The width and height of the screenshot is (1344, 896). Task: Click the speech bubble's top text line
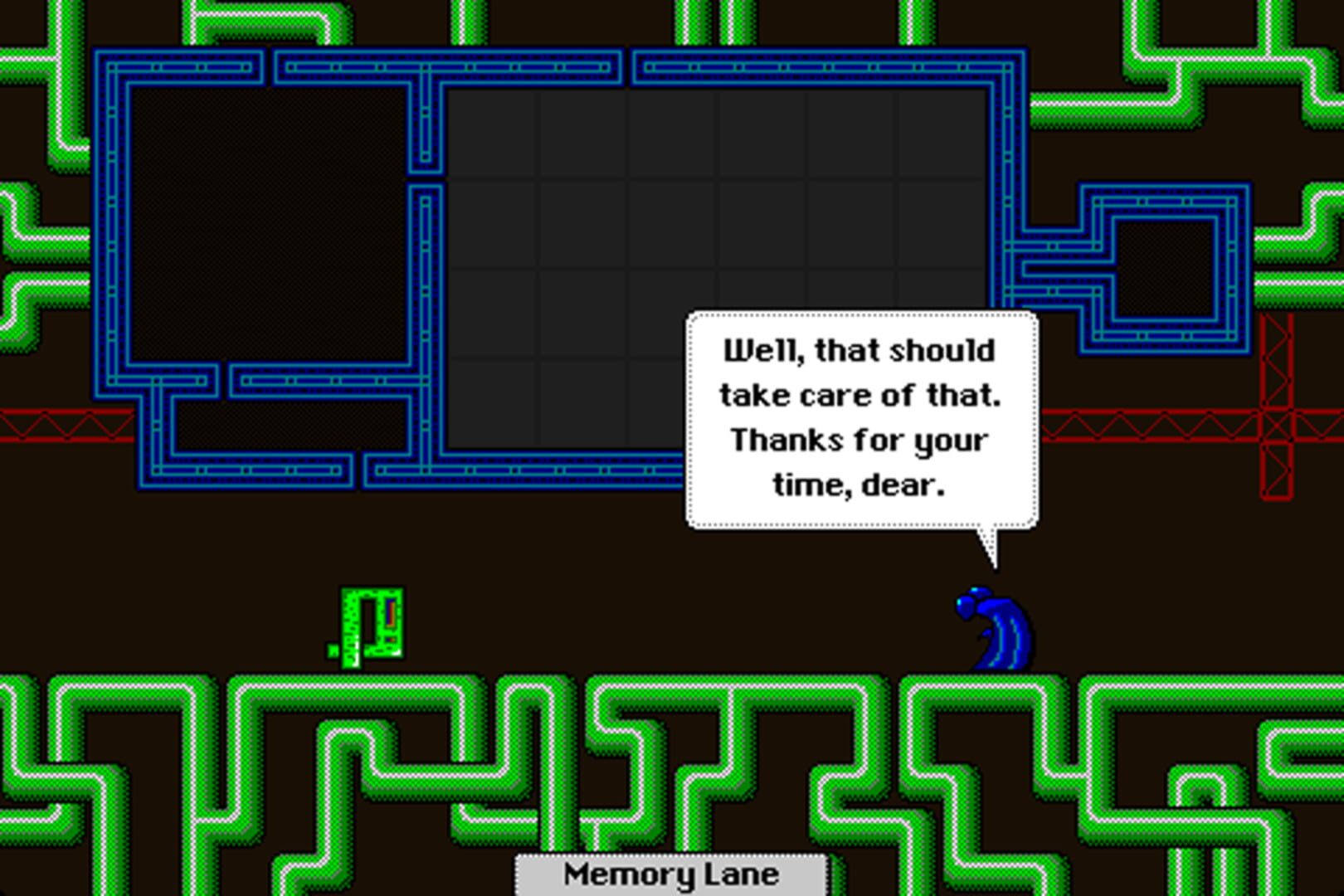(x=859, y=350)
